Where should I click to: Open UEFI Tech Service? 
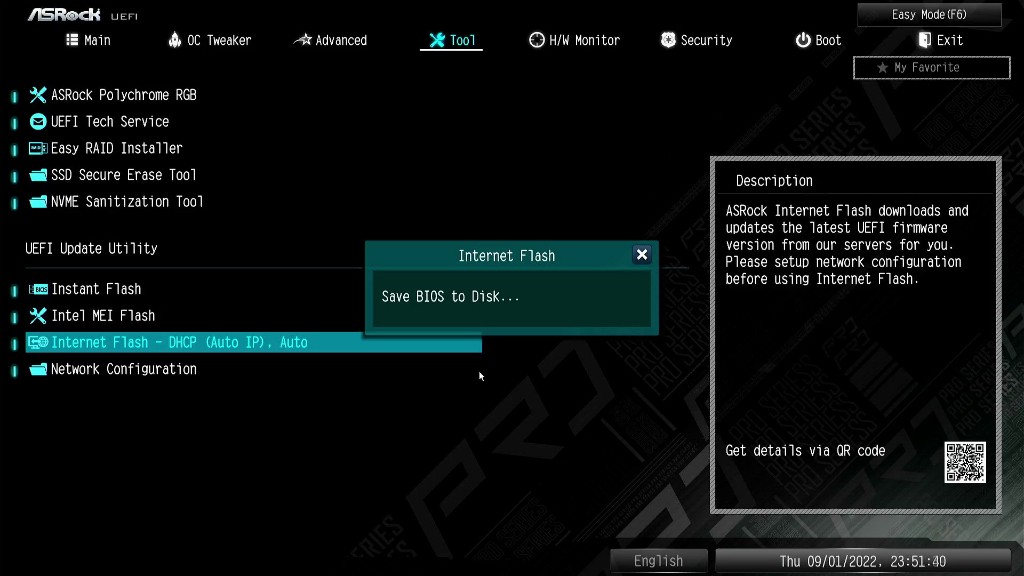(x=110, y=122)
